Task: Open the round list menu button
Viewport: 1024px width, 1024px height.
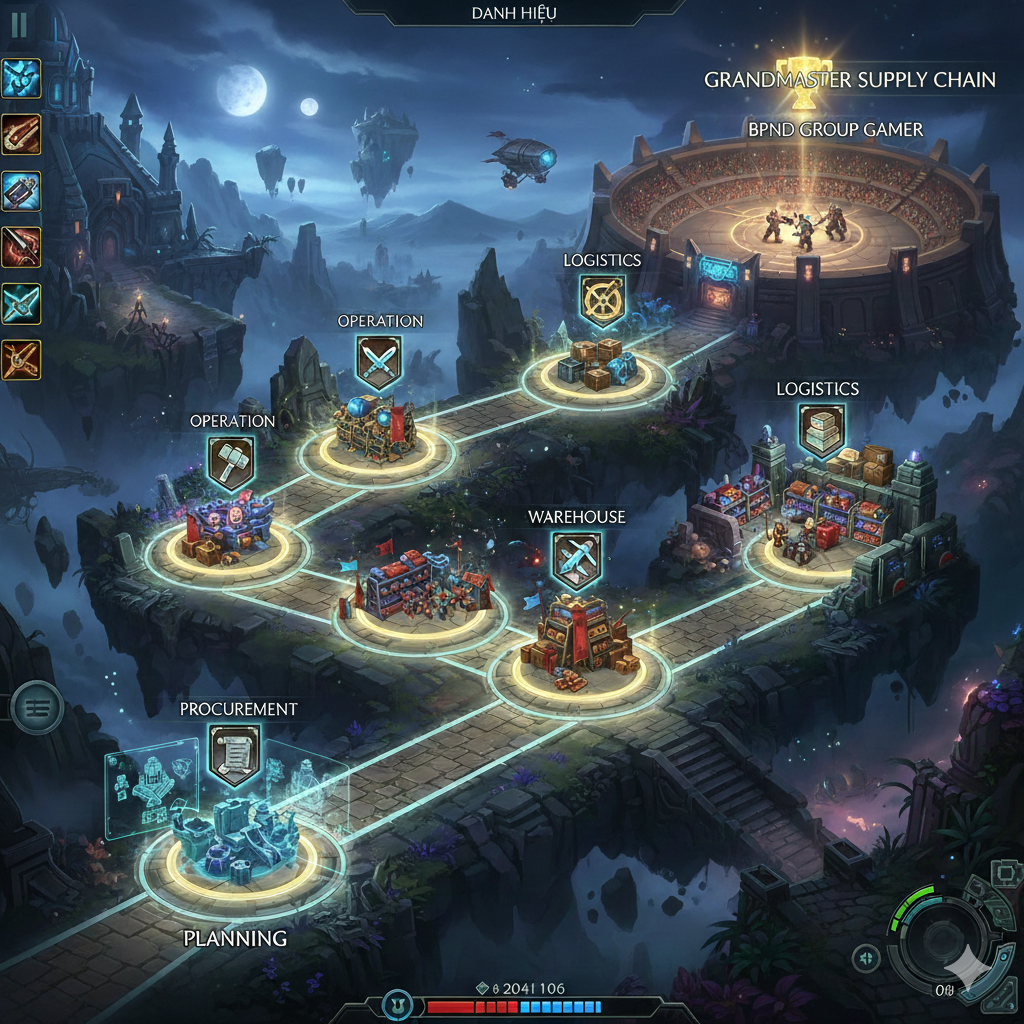Action: pyautogui.click(x=37, y=708)
